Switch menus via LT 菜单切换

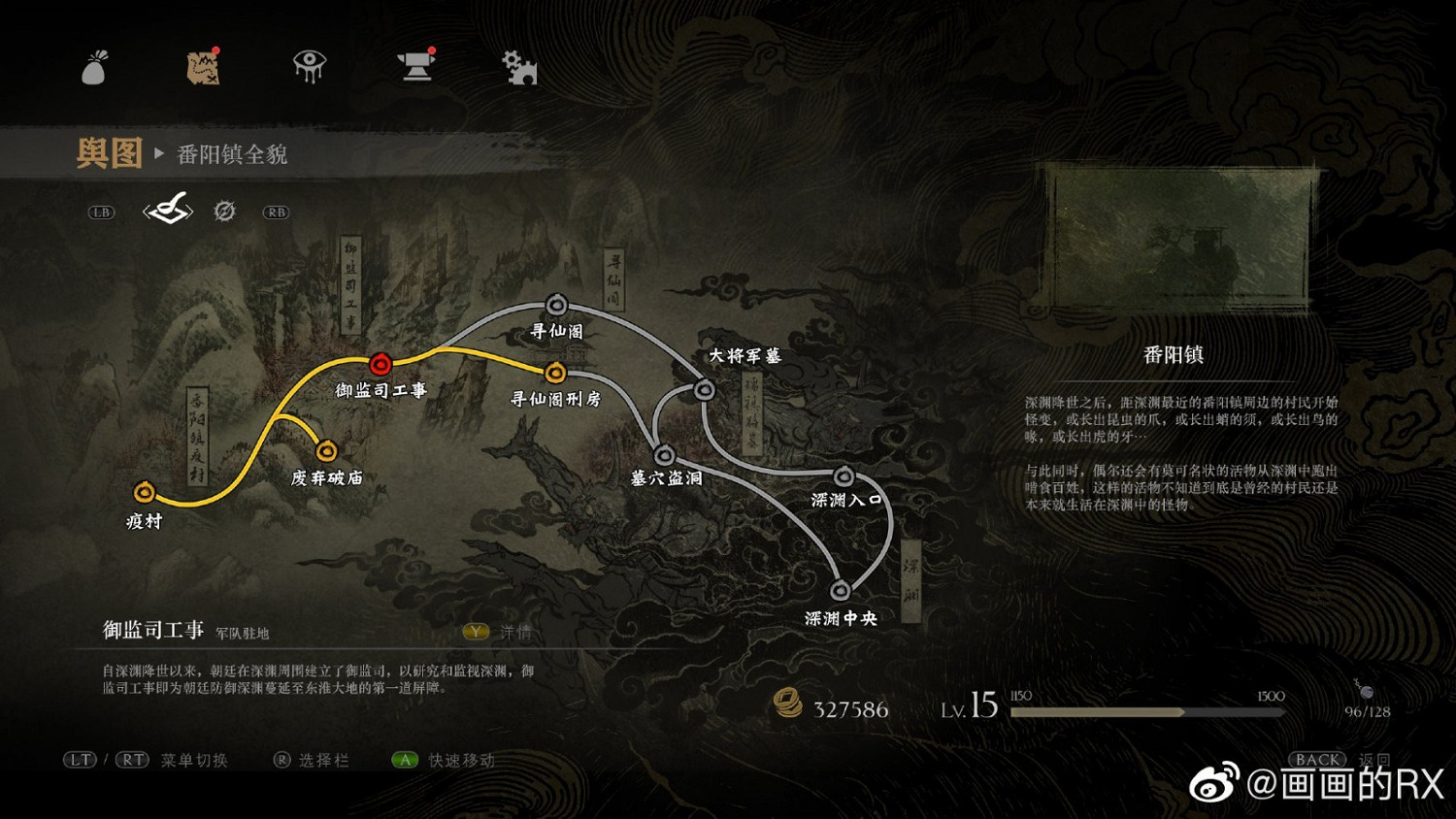click(81, 760)
